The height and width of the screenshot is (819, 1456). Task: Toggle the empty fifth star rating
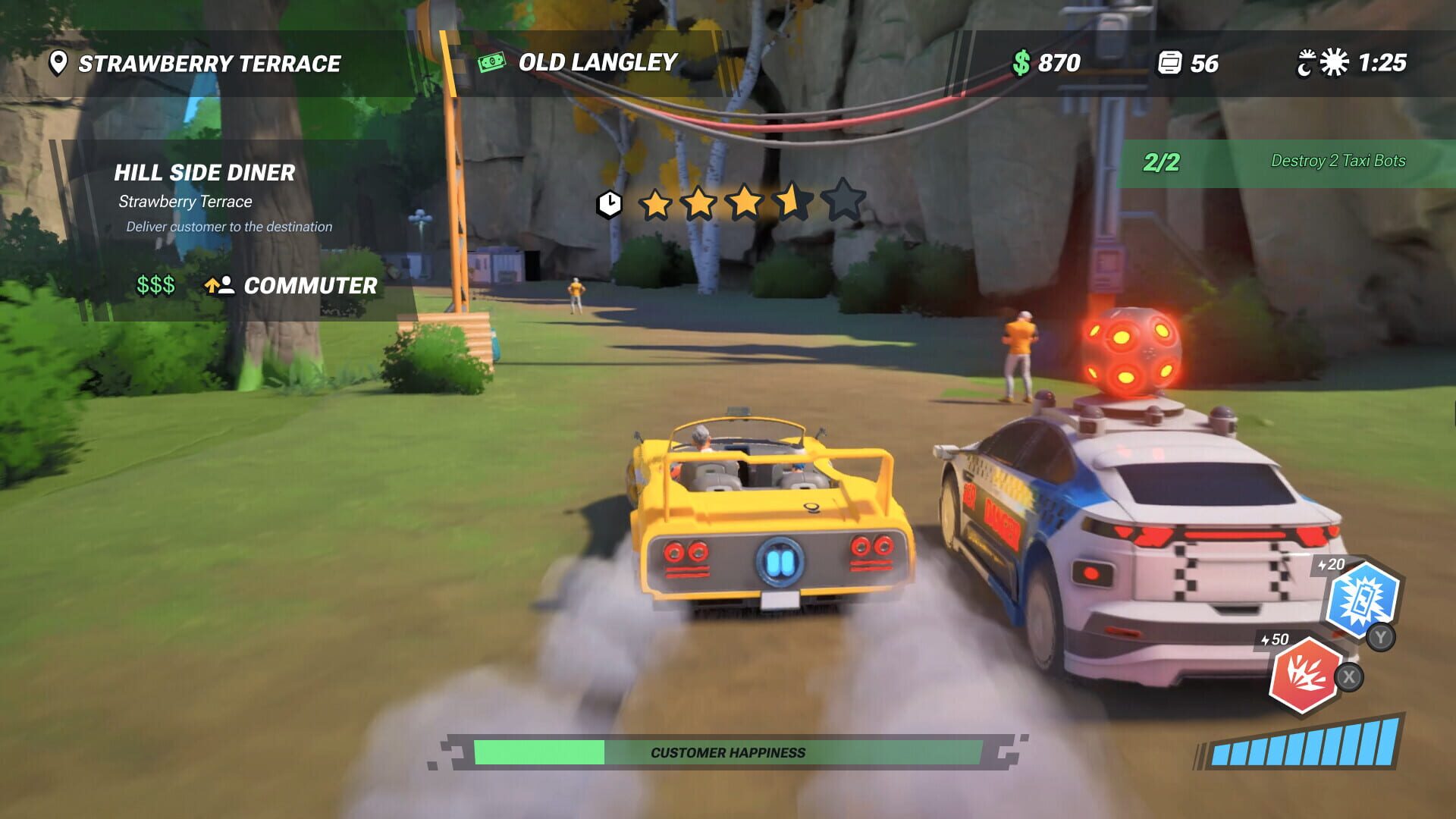point(842,202)
